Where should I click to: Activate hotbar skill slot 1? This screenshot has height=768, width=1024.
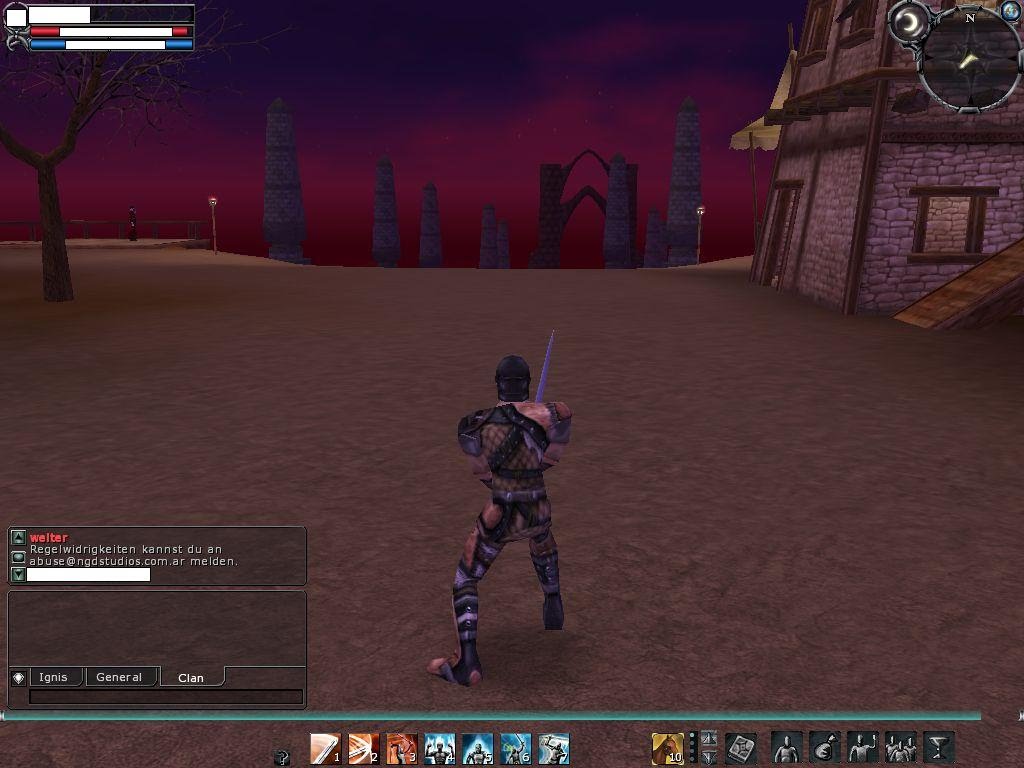325,748
